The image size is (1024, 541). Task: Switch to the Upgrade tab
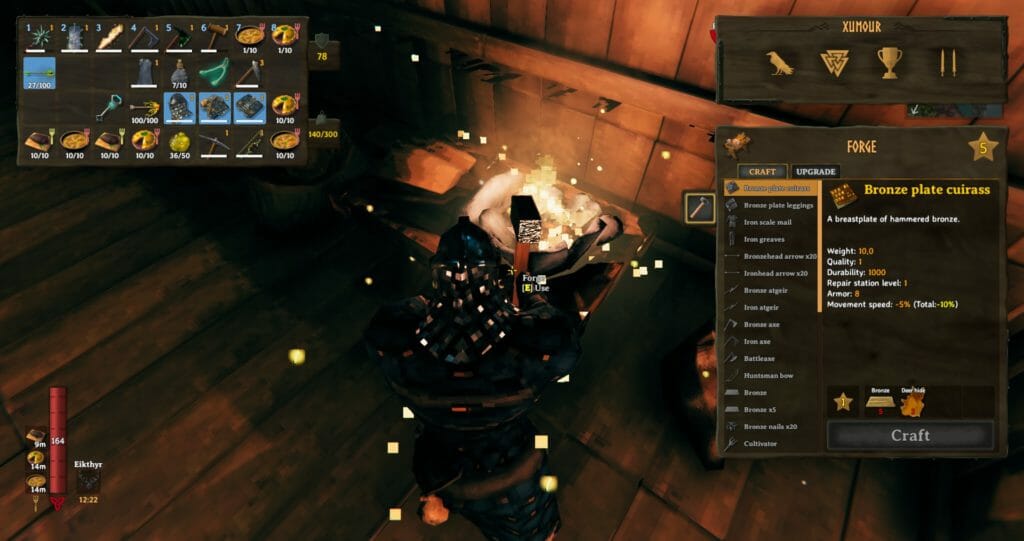tap(816, 172)
